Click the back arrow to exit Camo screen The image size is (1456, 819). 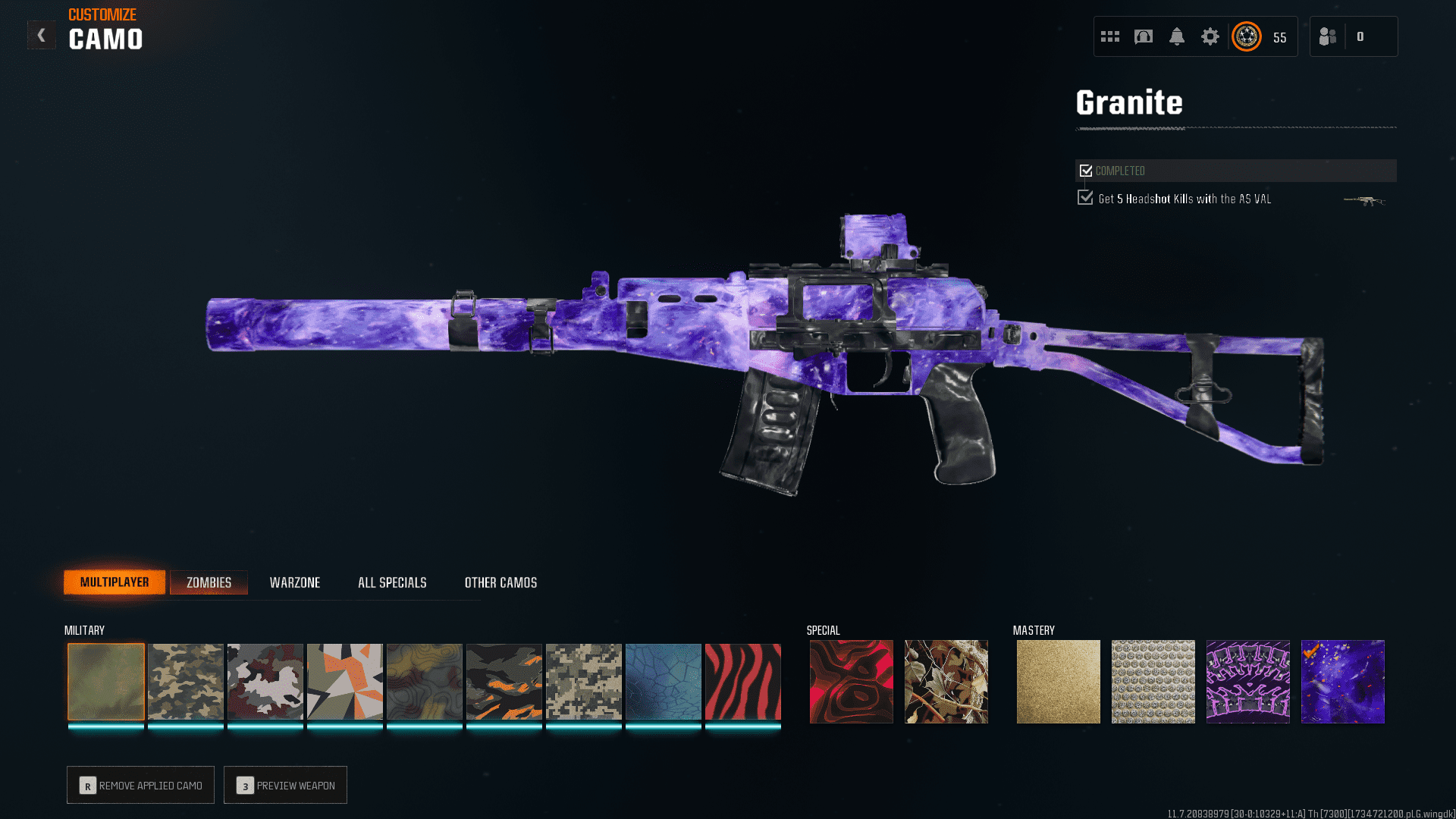pos(42,34)
